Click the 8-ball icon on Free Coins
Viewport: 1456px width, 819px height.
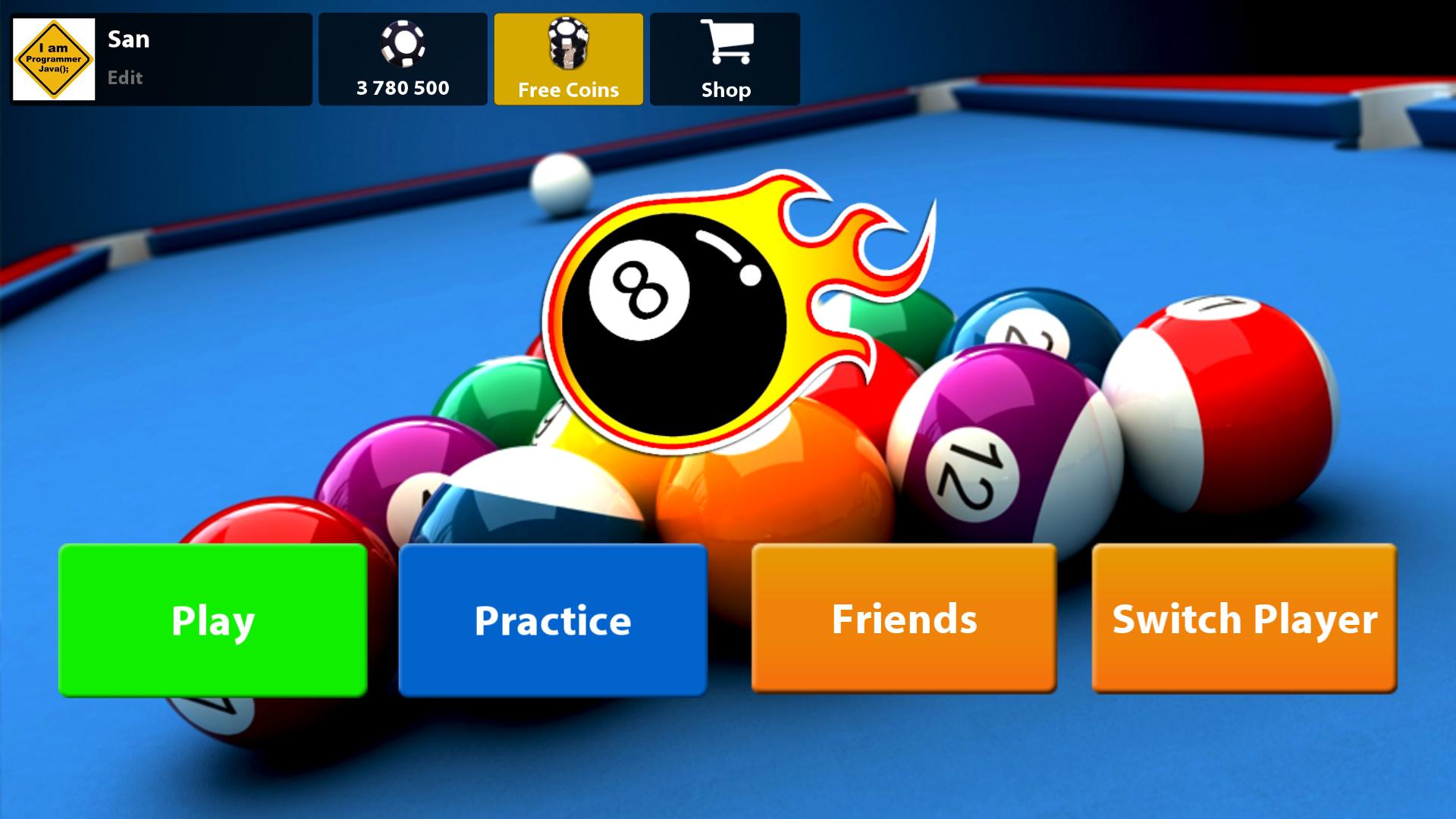coord(568,44)
